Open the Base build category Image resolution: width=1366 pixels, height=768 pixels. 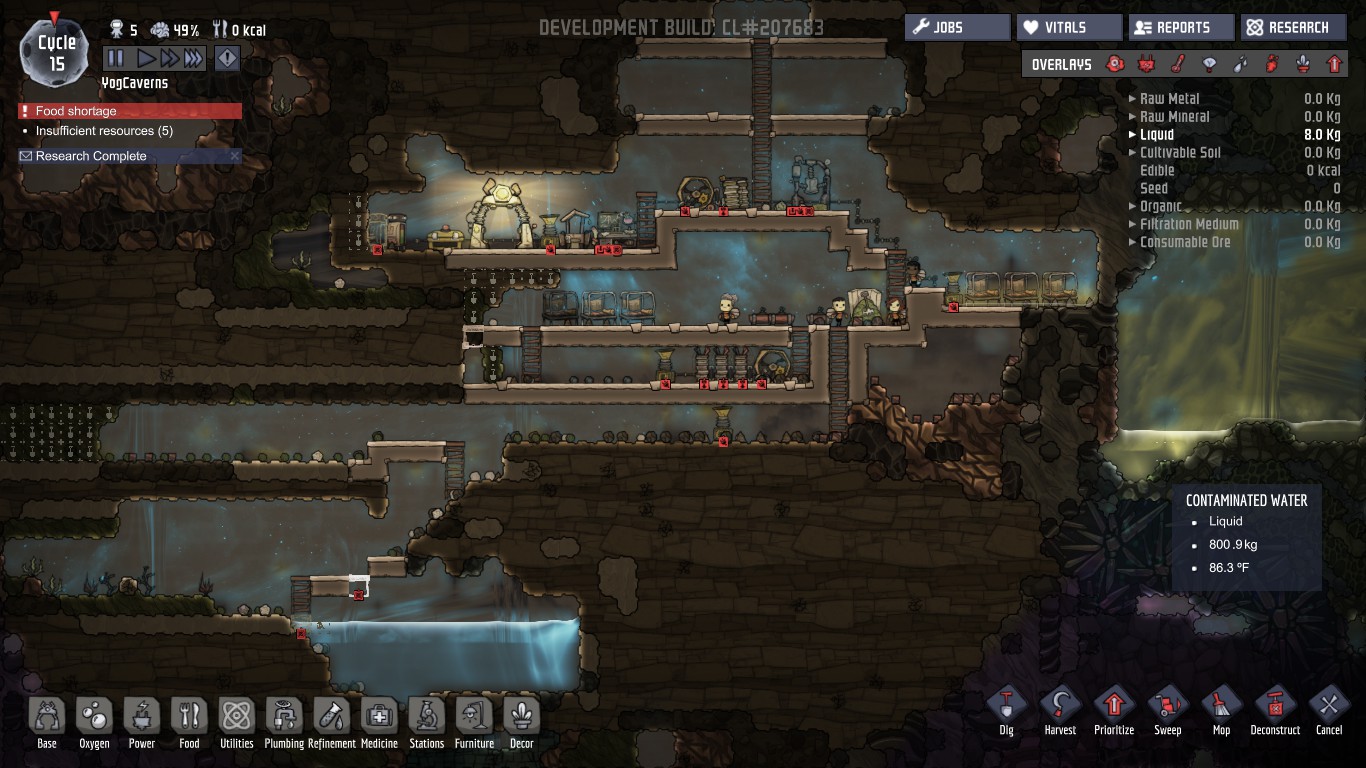pyautogui.click(x=47, y=717)
